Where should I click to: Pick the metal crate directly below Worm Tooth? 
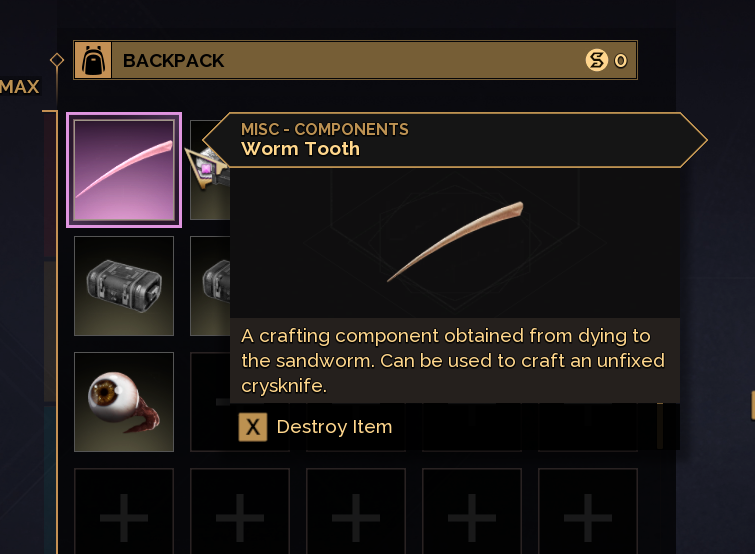(x=124, y=285)
